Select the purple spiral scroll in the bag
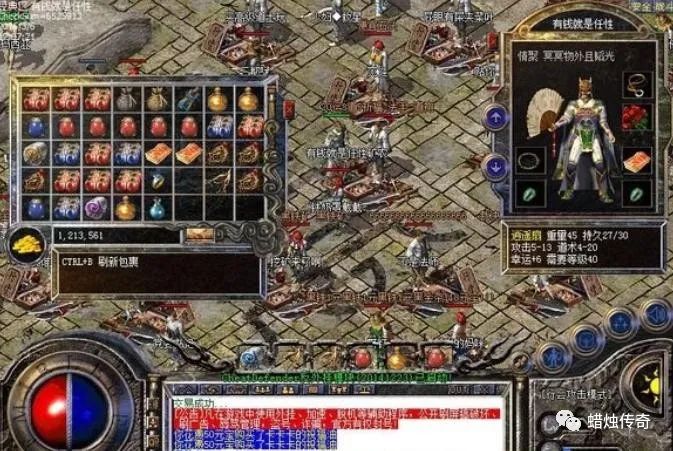This screenshot has width=673, height=451. pyautogui.click(x=97, y=207)
